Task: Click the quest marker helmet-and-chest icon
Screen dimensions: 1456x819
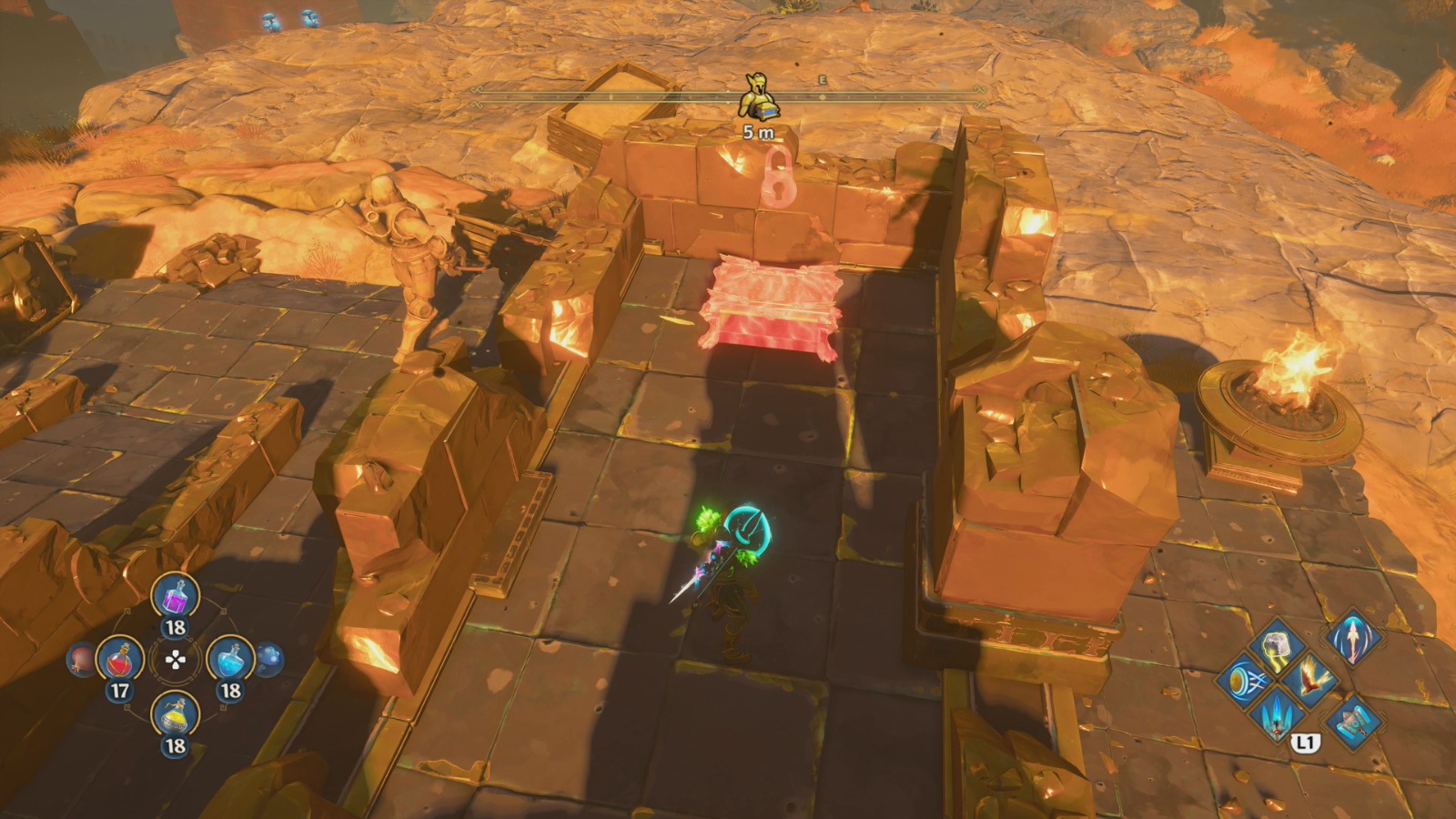Action: (x=759, y=95)
